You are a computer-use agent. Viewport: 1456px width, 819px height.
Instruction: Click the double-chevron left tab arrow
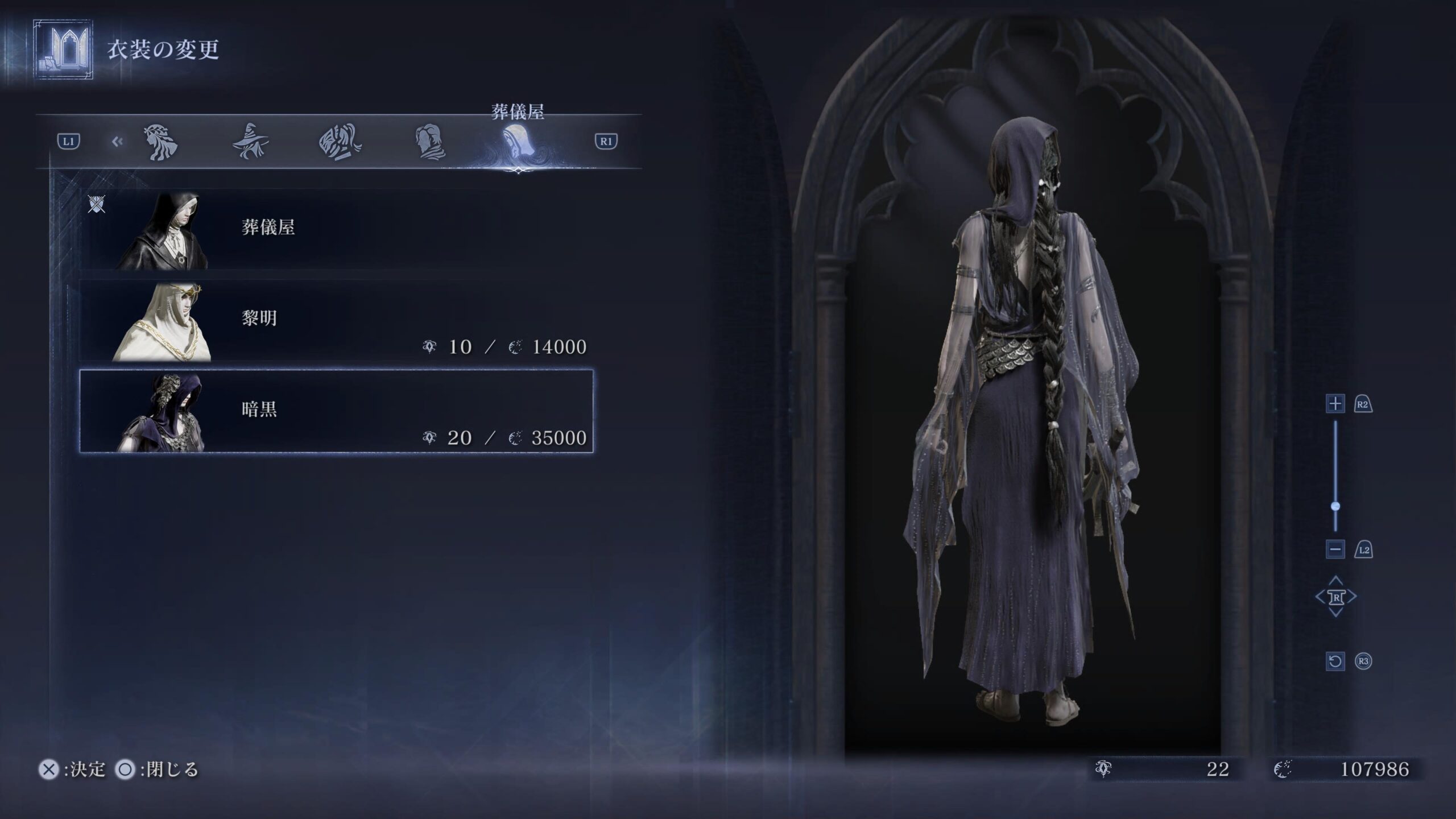[117, 142]
